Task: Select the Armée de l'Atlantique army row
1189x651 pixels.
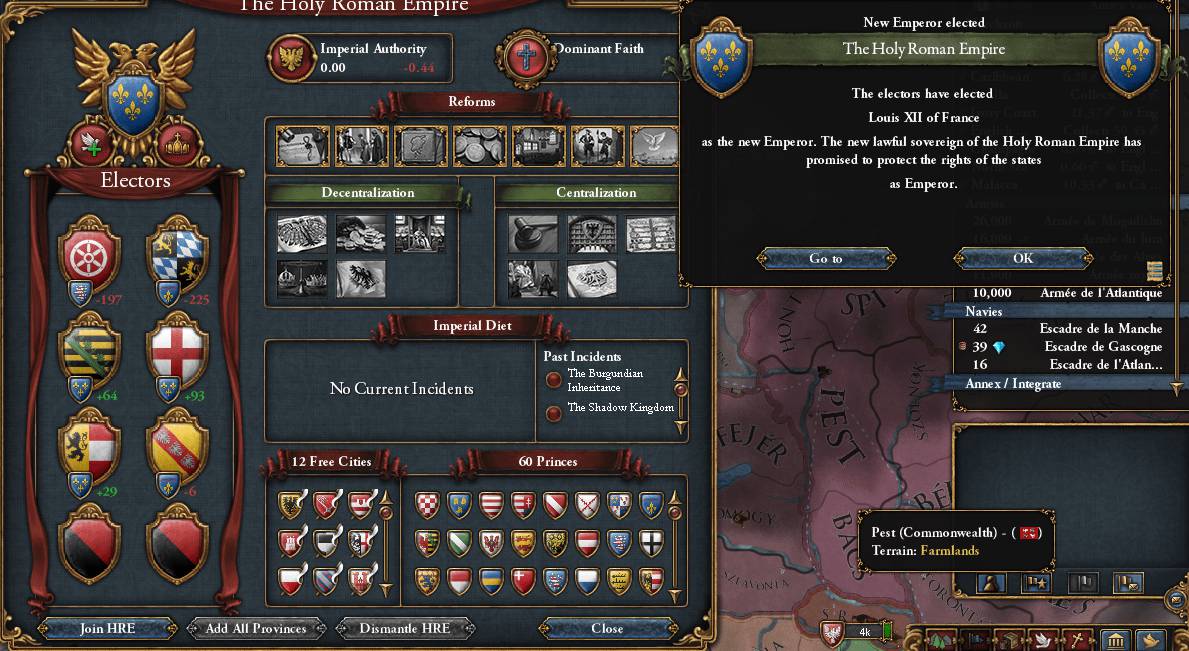Action: coord(1062,293)
